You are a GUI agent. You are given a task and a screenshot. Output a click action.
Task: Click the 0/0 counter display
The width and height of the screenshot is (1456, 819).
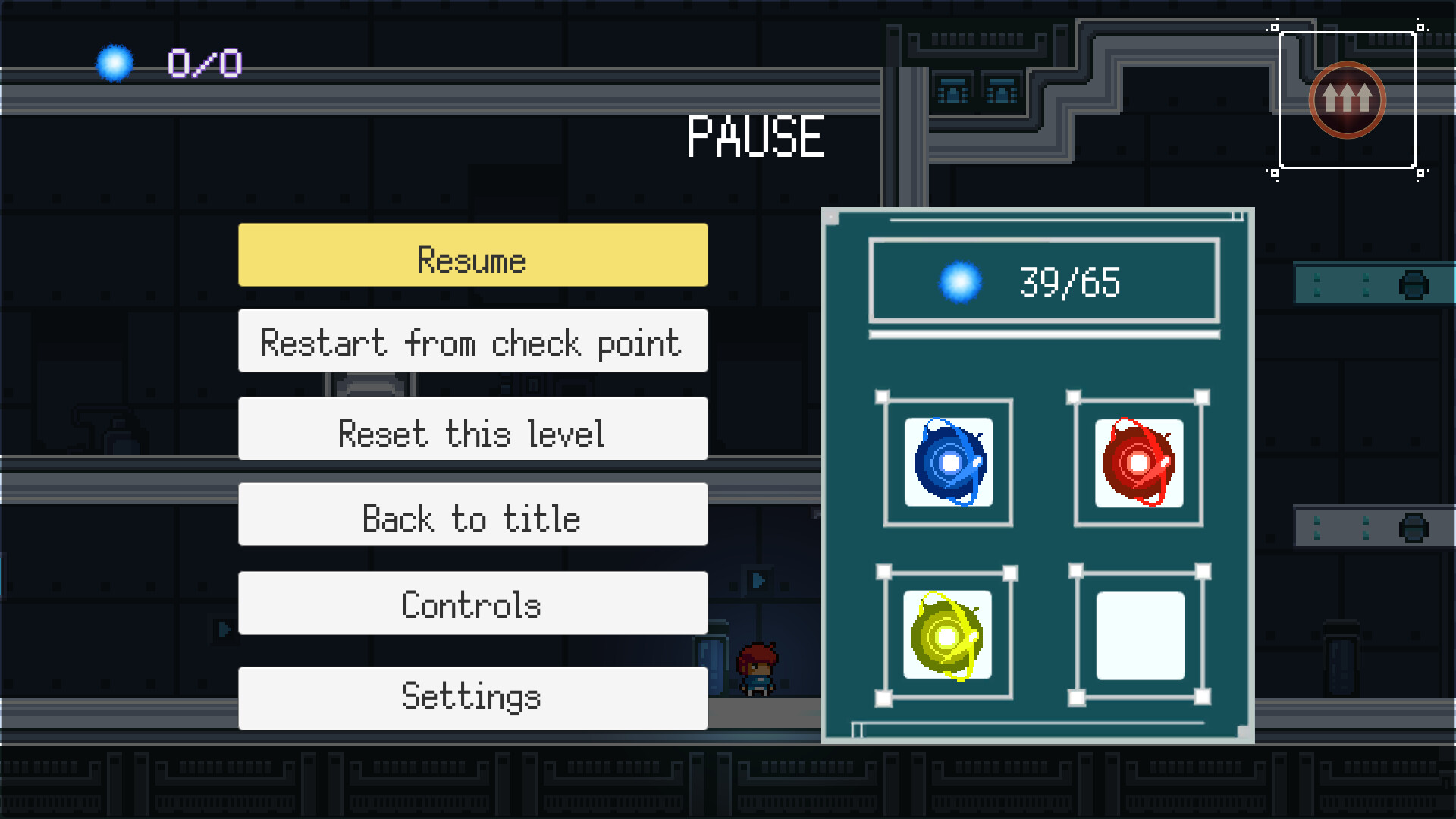203,62
